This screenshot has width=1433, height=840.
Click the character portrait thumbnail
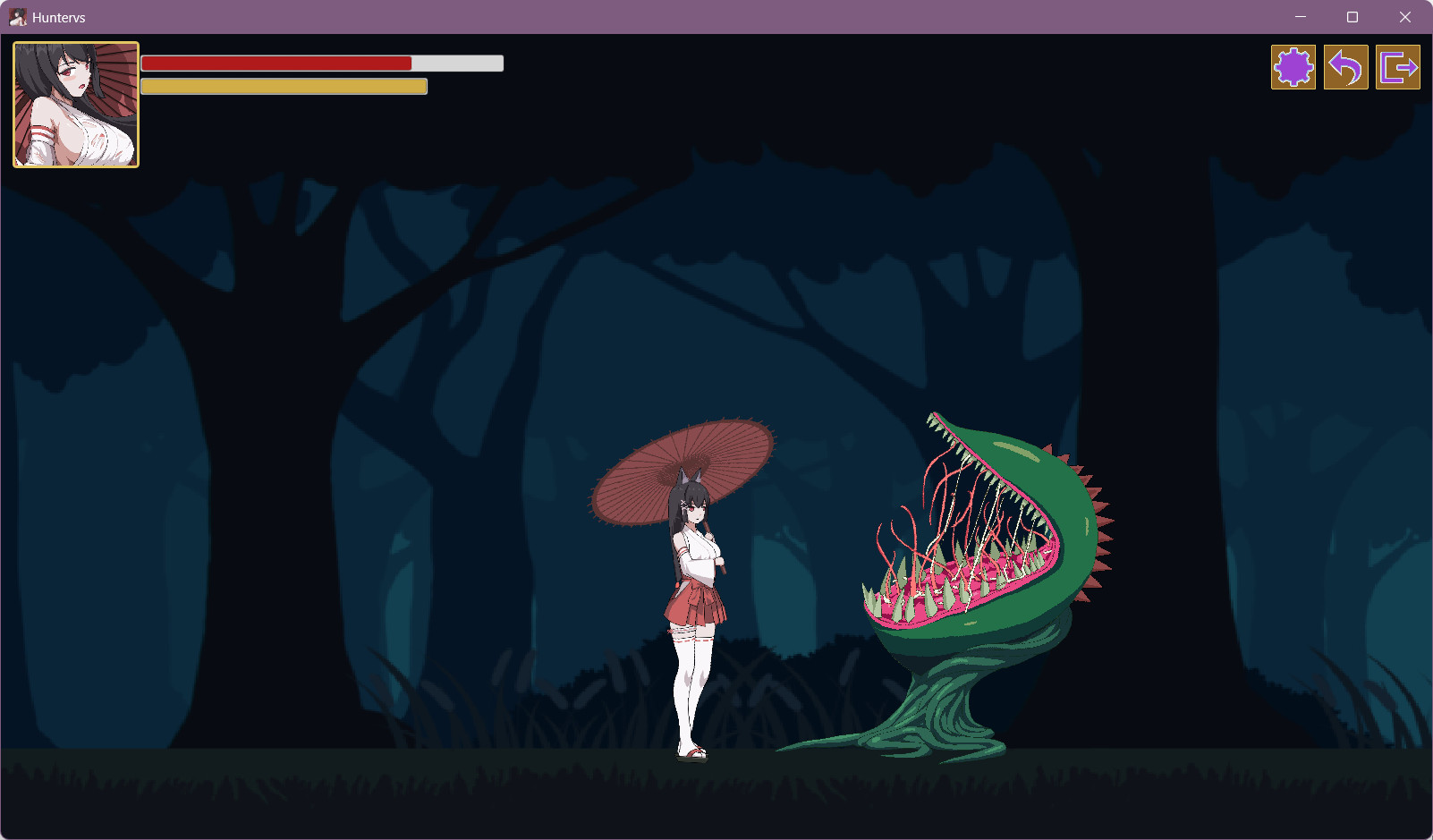coord(76,105)
